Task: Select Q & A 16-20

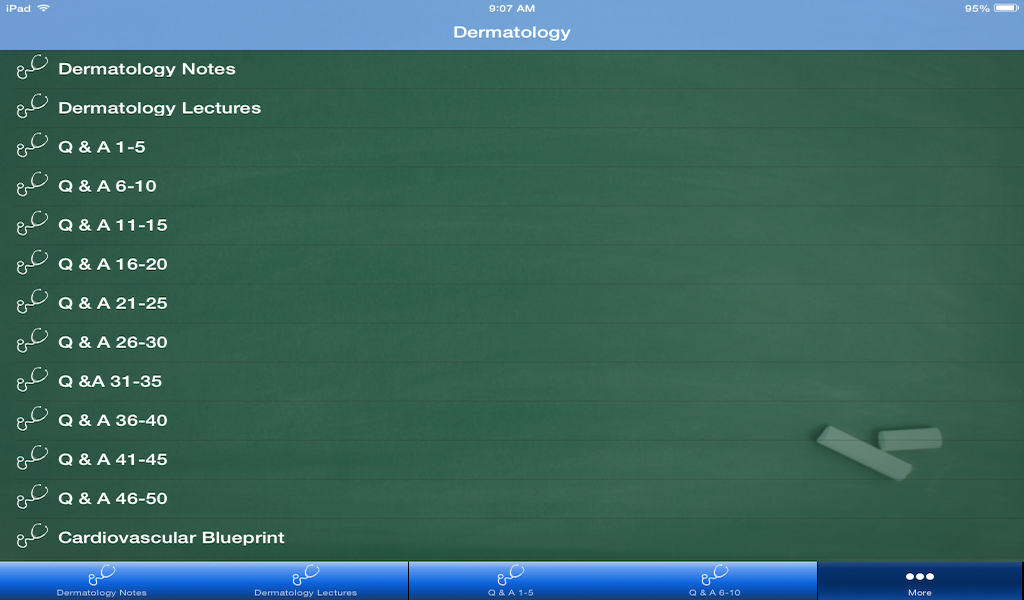Action: tap(113, 264)
